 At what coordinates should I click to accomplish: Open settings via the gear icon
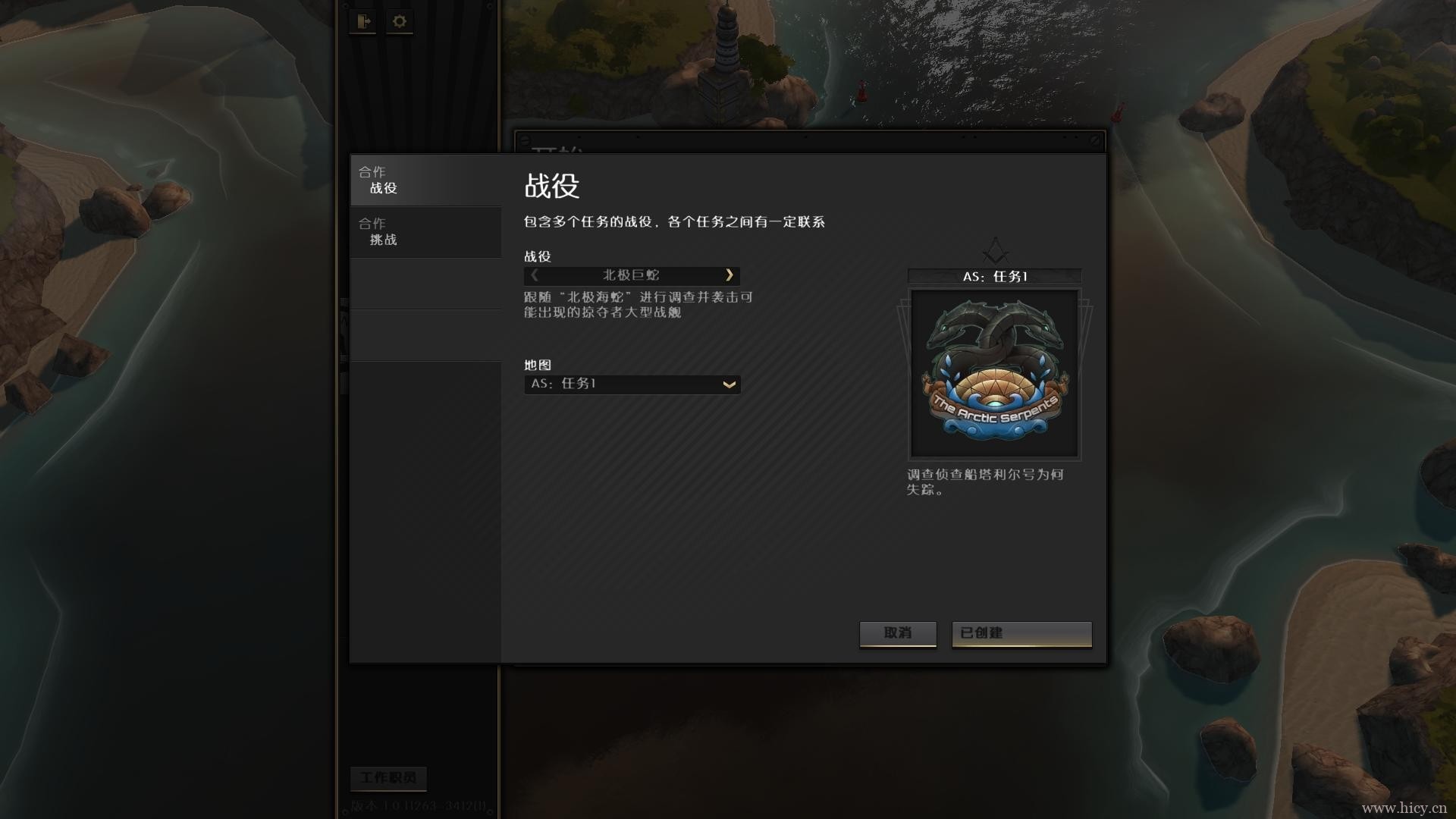(x=400, y=22)
